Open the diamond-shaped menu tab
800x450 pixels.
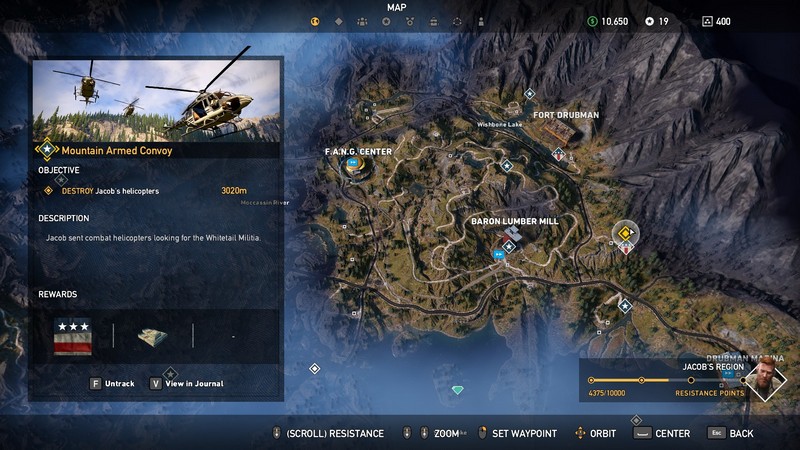338,21
